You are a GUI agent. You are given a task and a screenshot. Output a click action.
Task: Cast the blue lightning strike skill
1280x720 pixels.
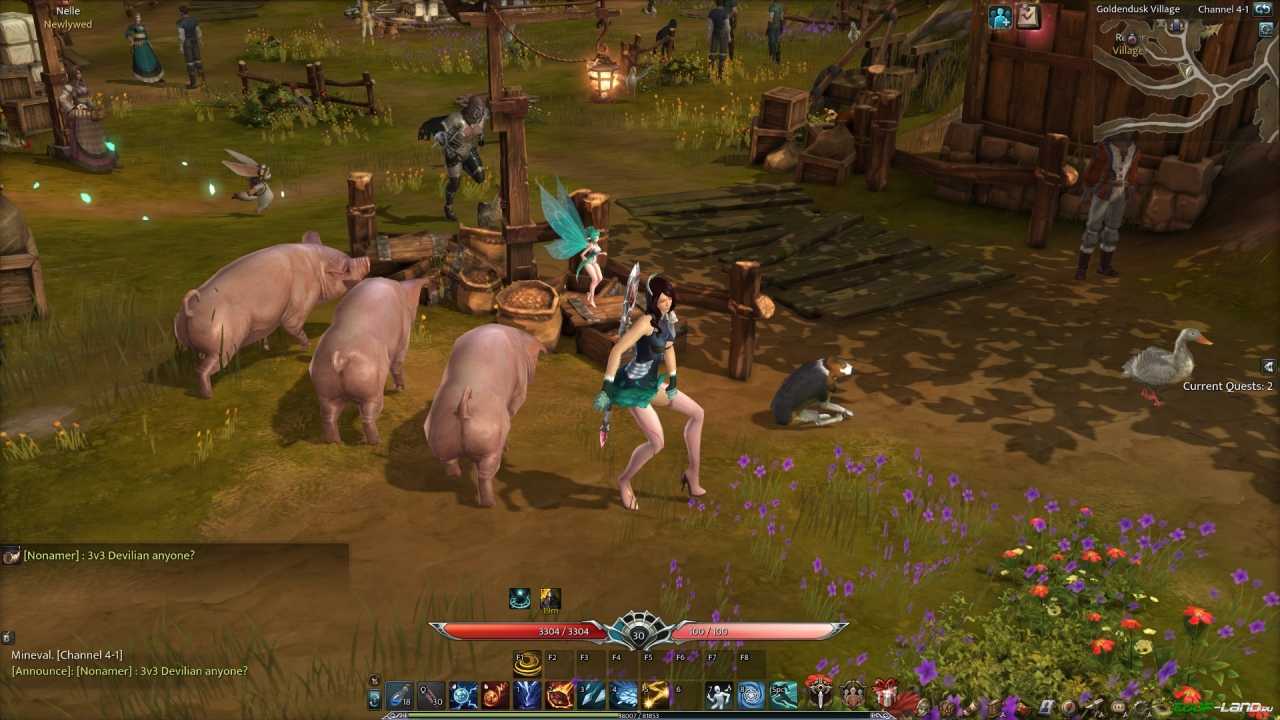527,694
